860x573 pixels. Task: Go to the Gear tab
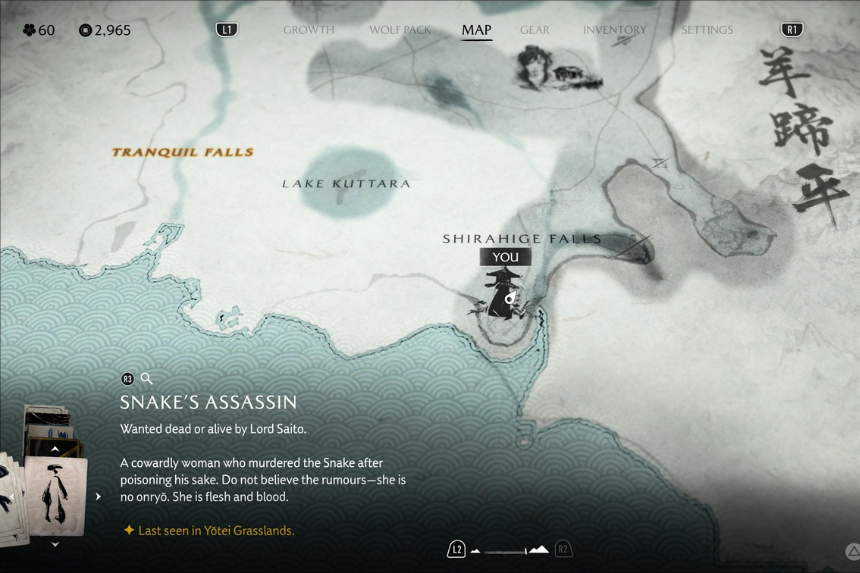coord(534,30)
